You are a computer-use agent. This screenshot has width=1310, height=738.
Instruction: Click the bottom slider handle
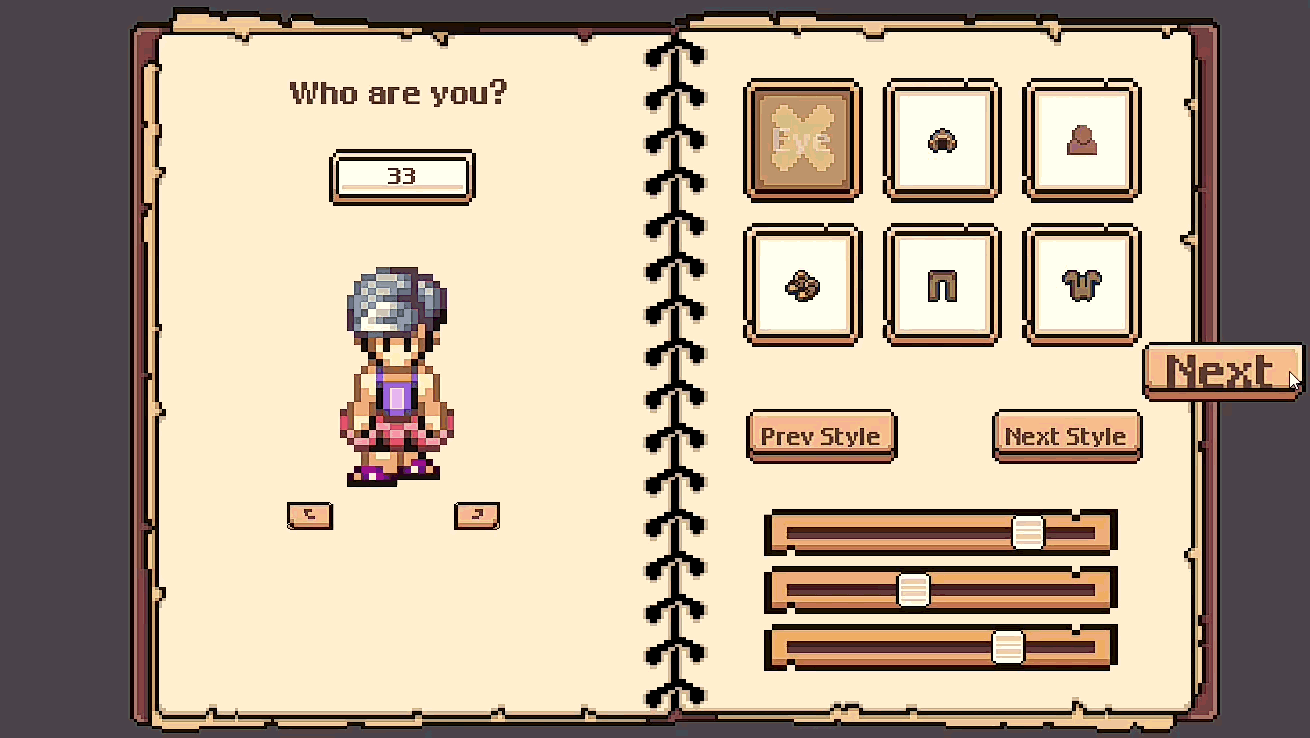[1007, 645]
